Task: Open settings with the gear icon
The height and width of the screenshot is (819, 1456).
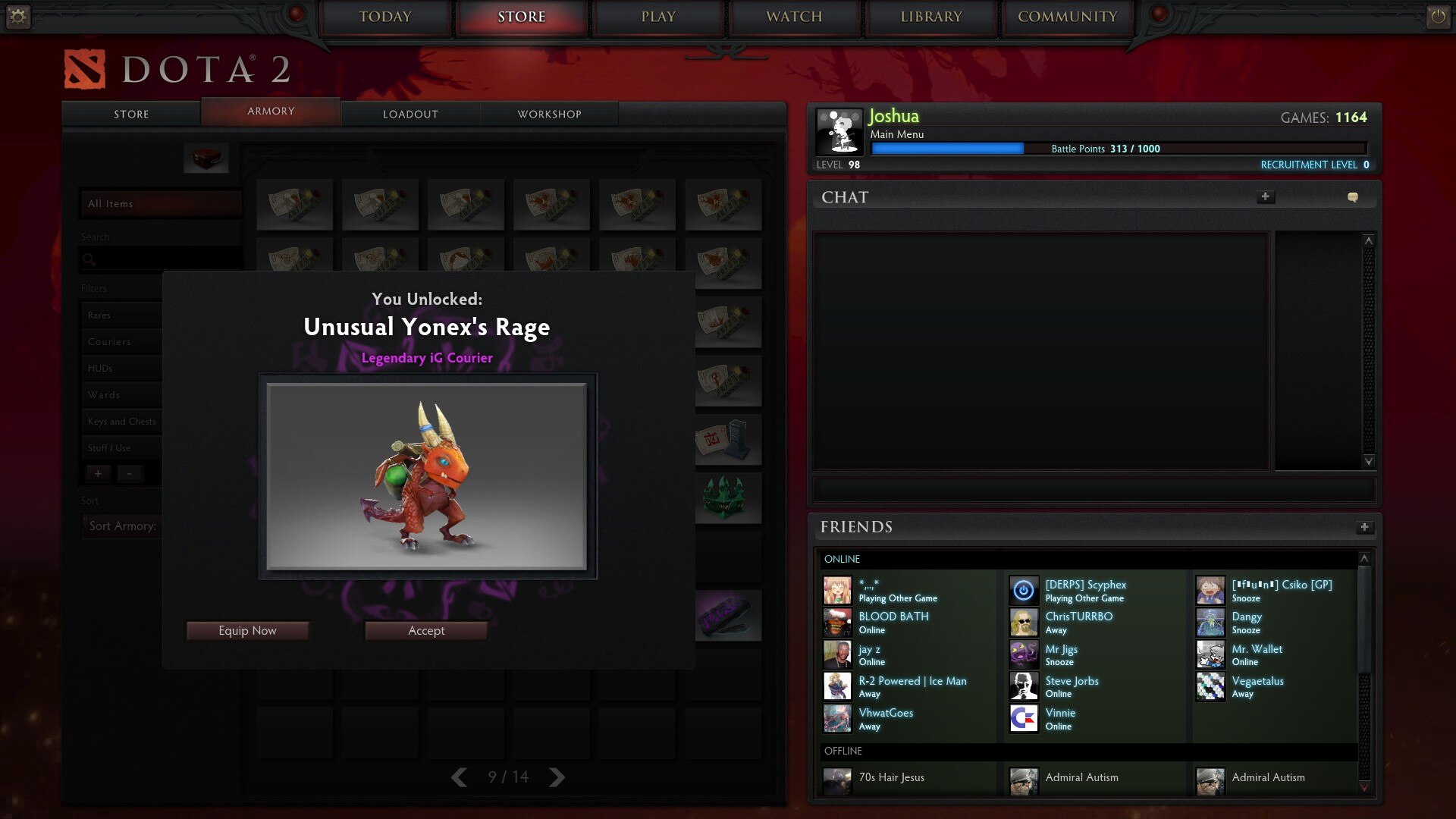Action: (18, 16)
